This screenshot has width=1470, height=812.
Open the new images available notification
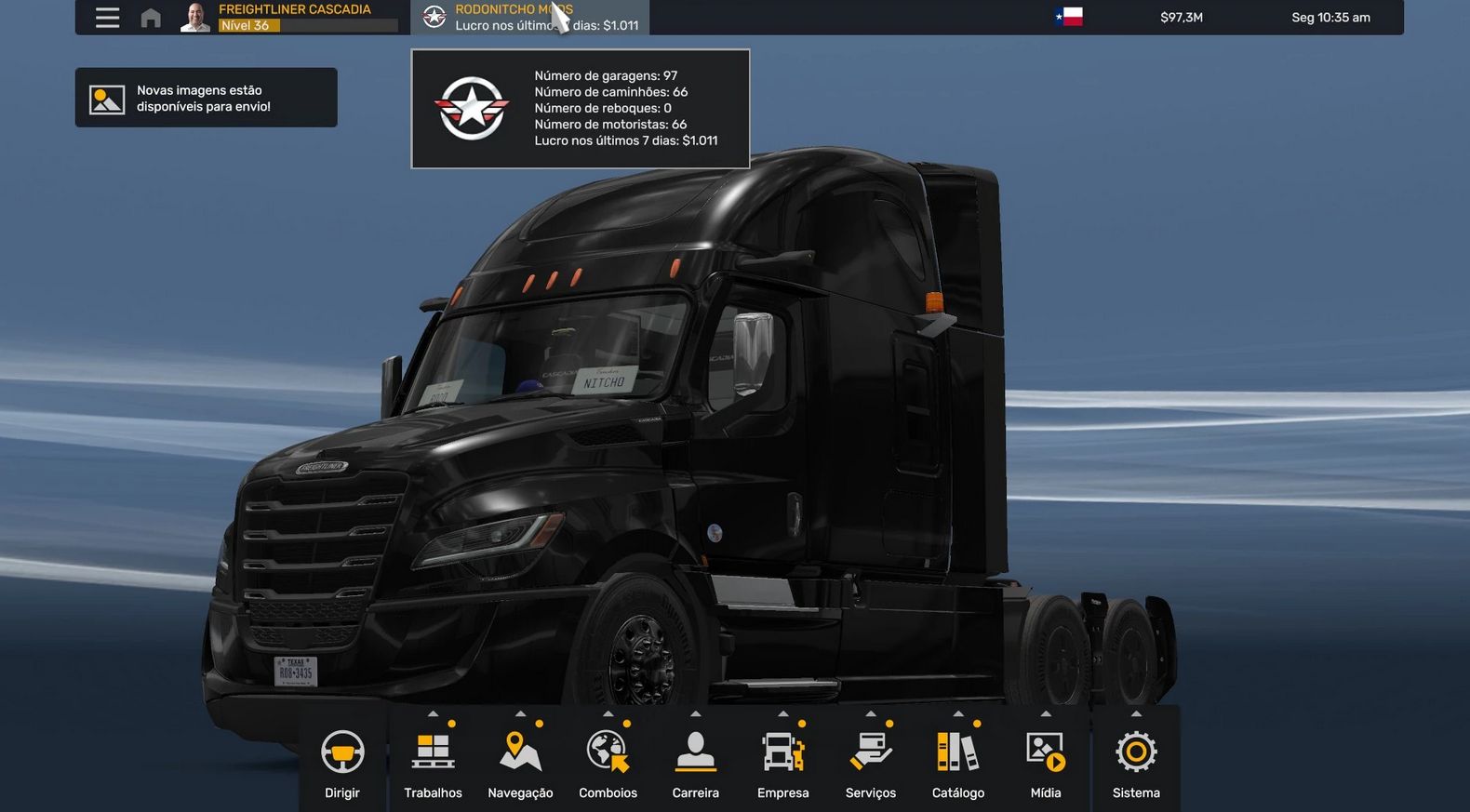click(x=206, y=98)
